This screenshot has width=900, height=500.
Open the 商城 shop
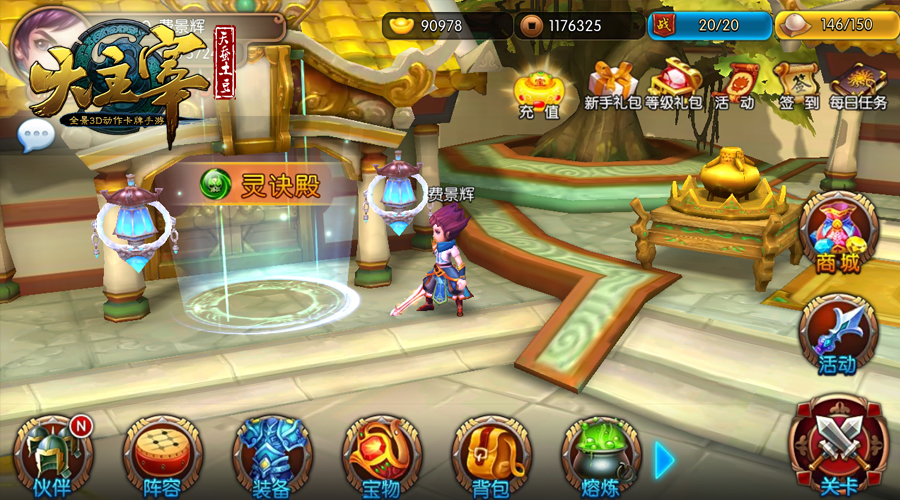point(838,232)
